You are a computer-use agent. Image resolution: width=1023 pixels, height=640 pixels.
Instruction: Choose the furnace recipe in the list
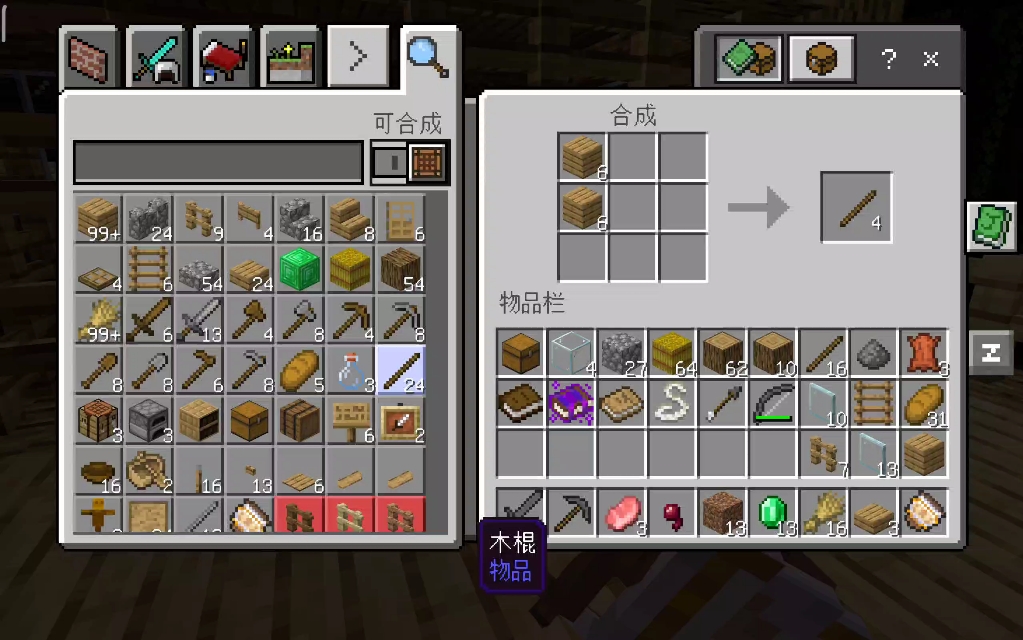149,420
